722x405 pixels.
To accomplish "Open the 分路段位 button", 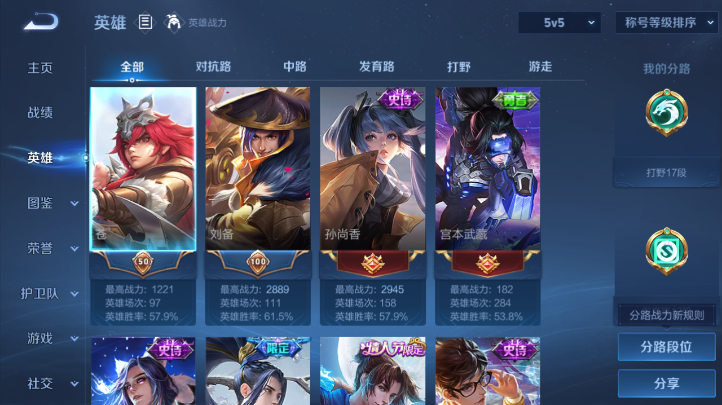I will tap(666, 347).
